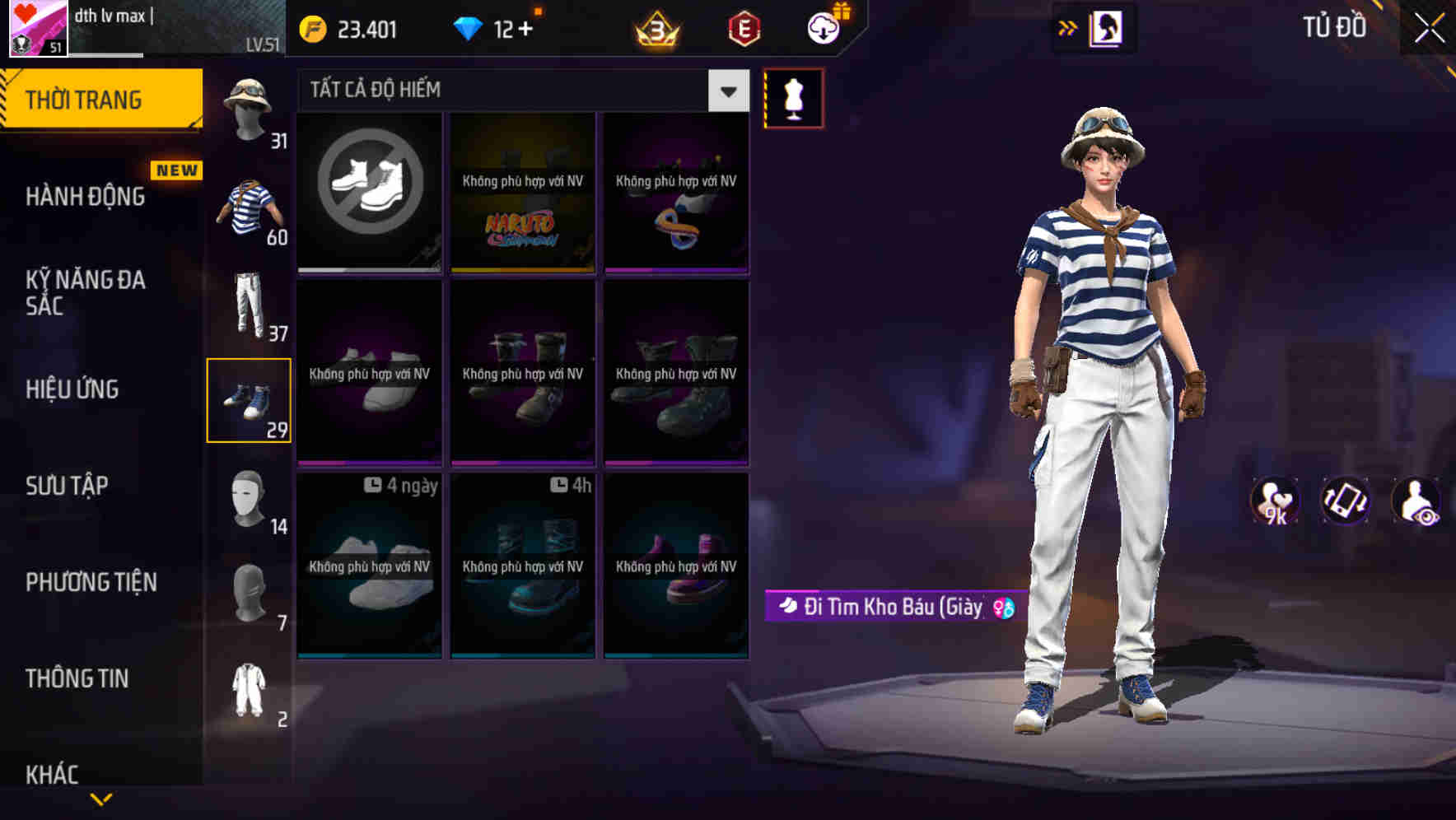This screenshot has height=820, width=1456.
Task: Select the Hiệu Ứng effects tab
Action: coord(72,389)
